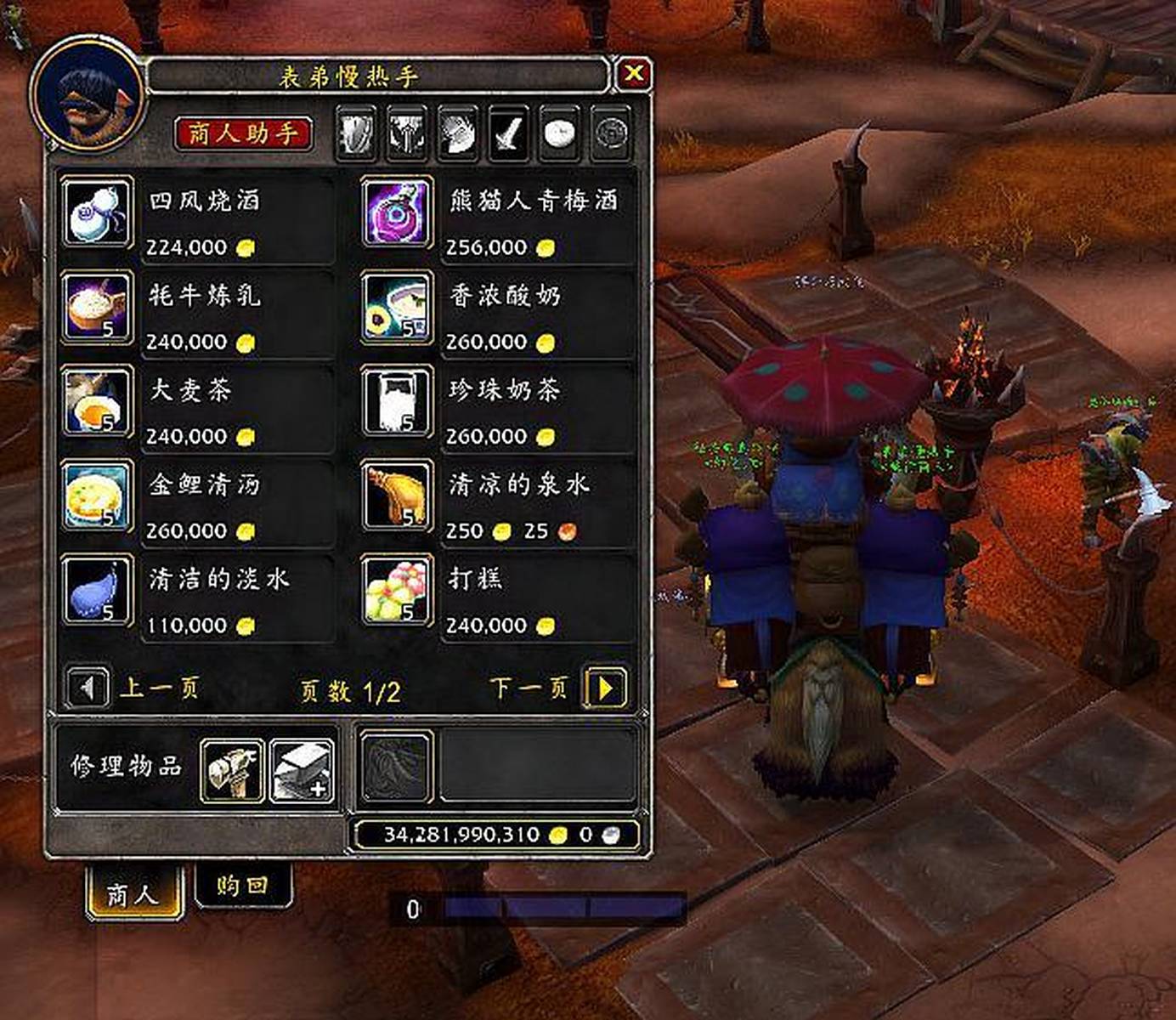Click the red 商人助手 button
This screenshot has height=1020, width=1176.
tap(243, 133)
